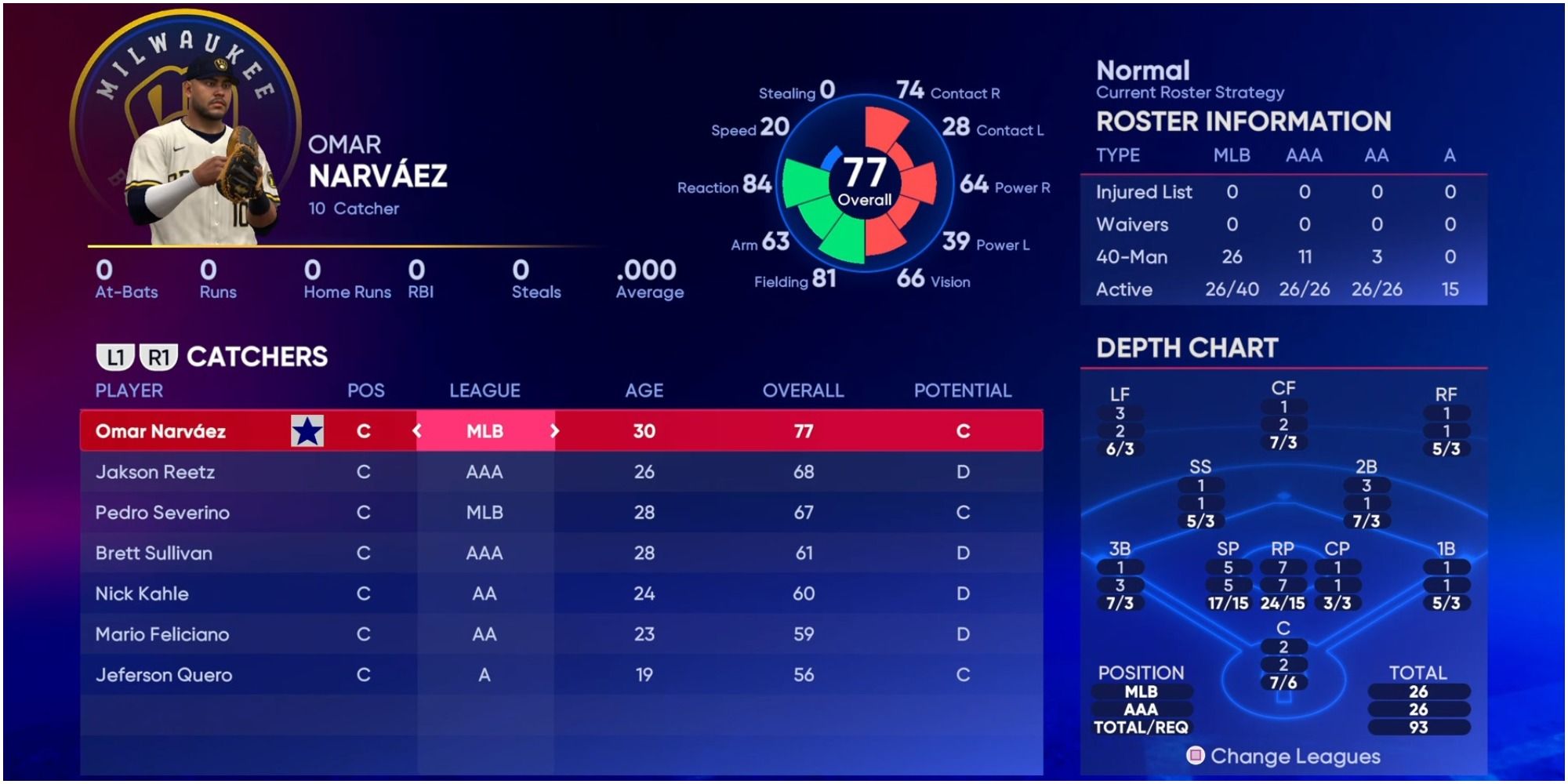Click the Normal roster strategy label
This screenshot has width=1568, height=784.
(x=1143, y=71)
